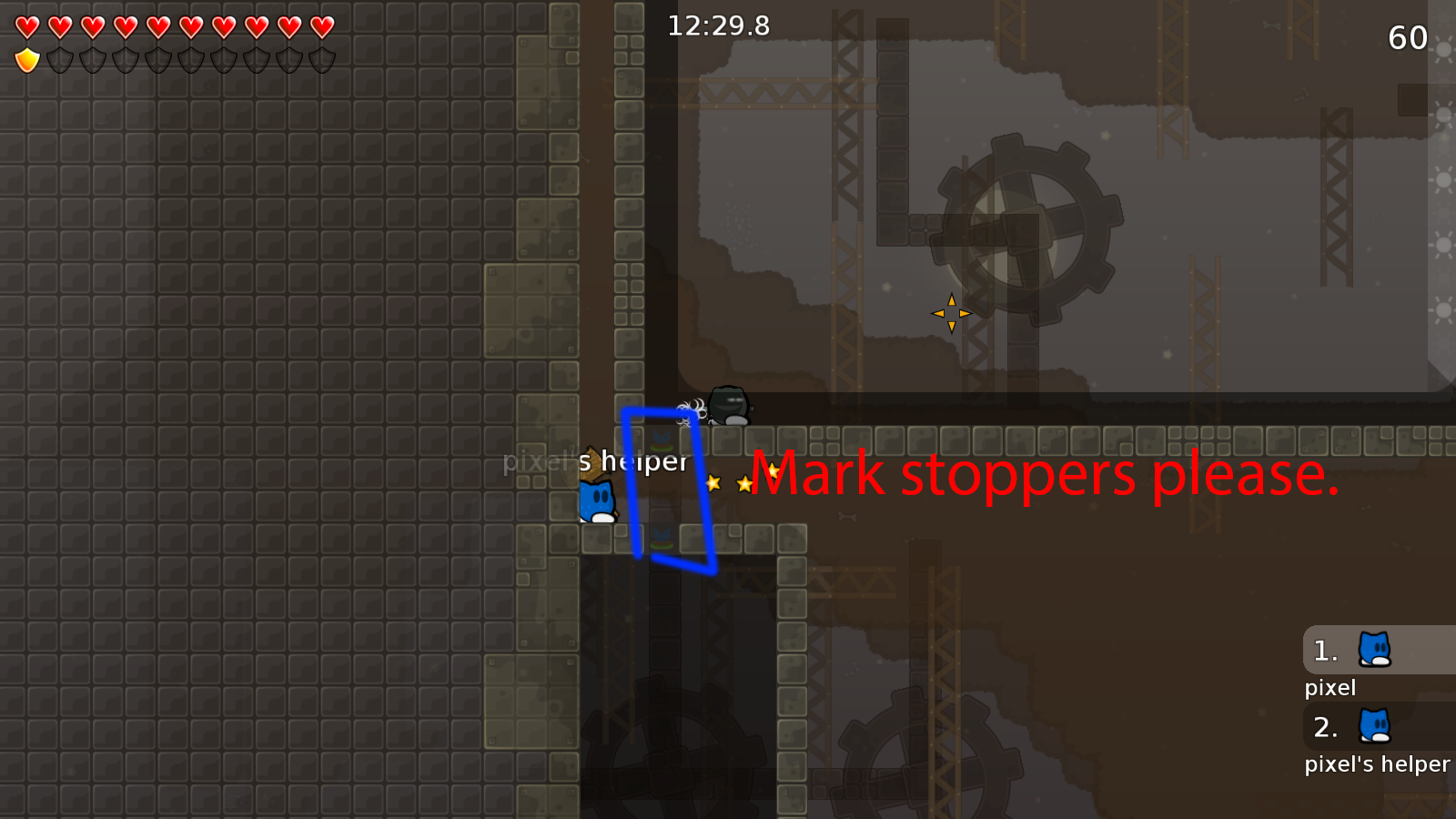Viewport: 1456px width, 819px height.
Task: Click the timer showing 12:29.8
Action: pos(717,26)
